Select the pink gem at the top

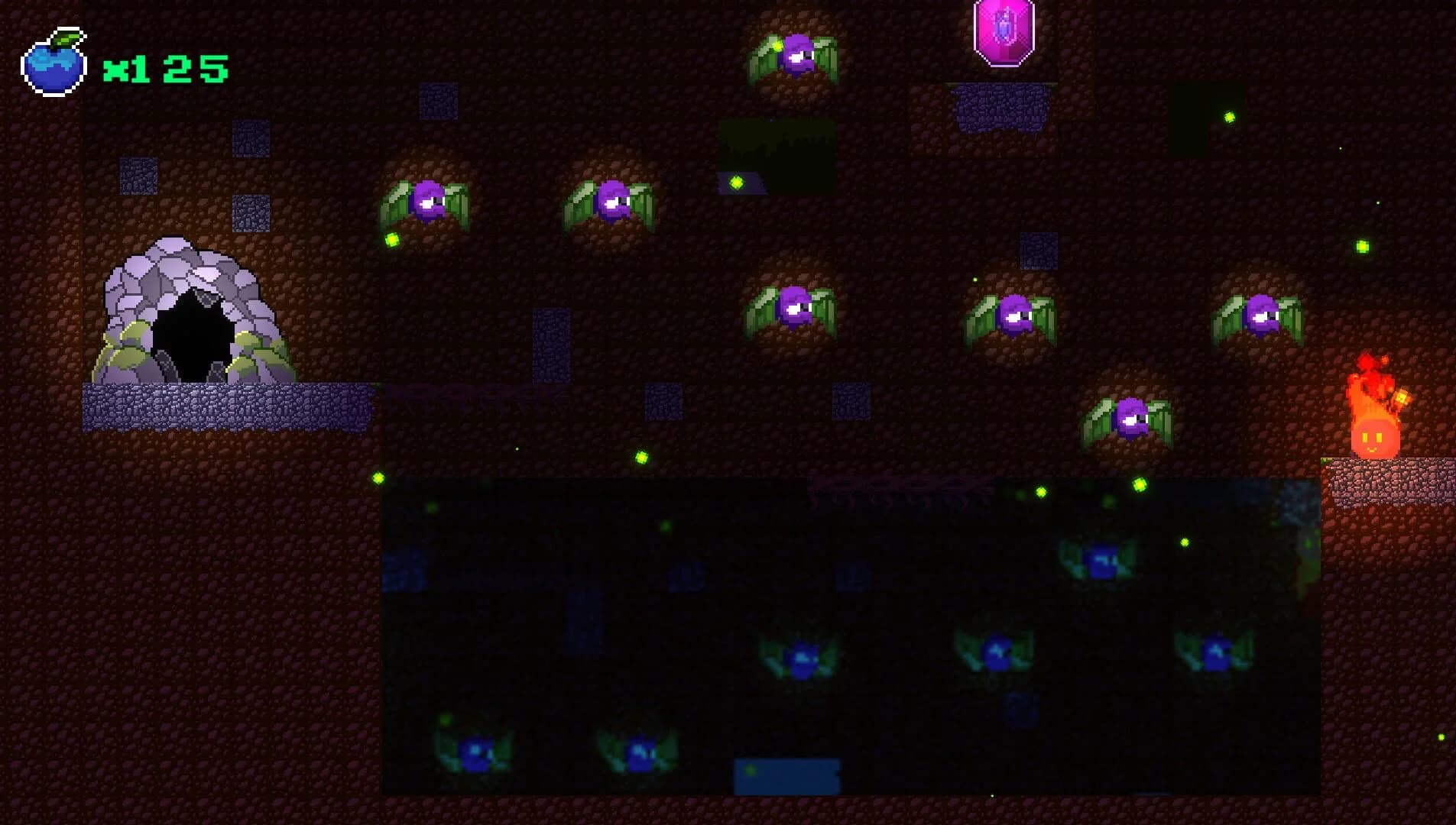point(1004,34)
